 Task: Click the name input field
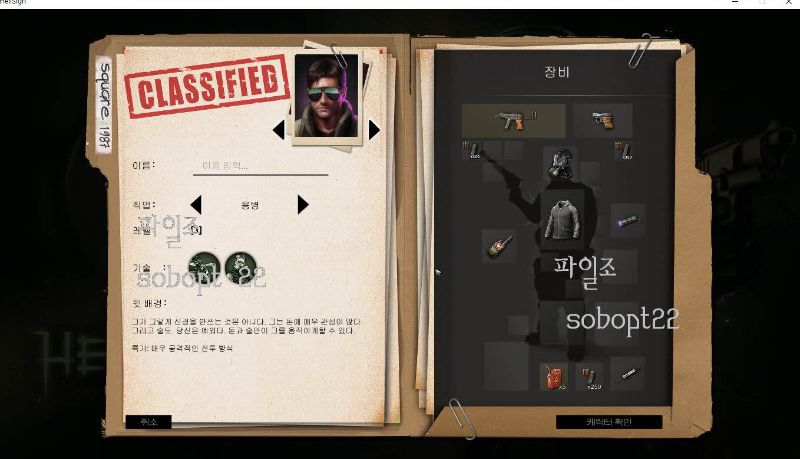pyautogui.click(x=259, y=166)
